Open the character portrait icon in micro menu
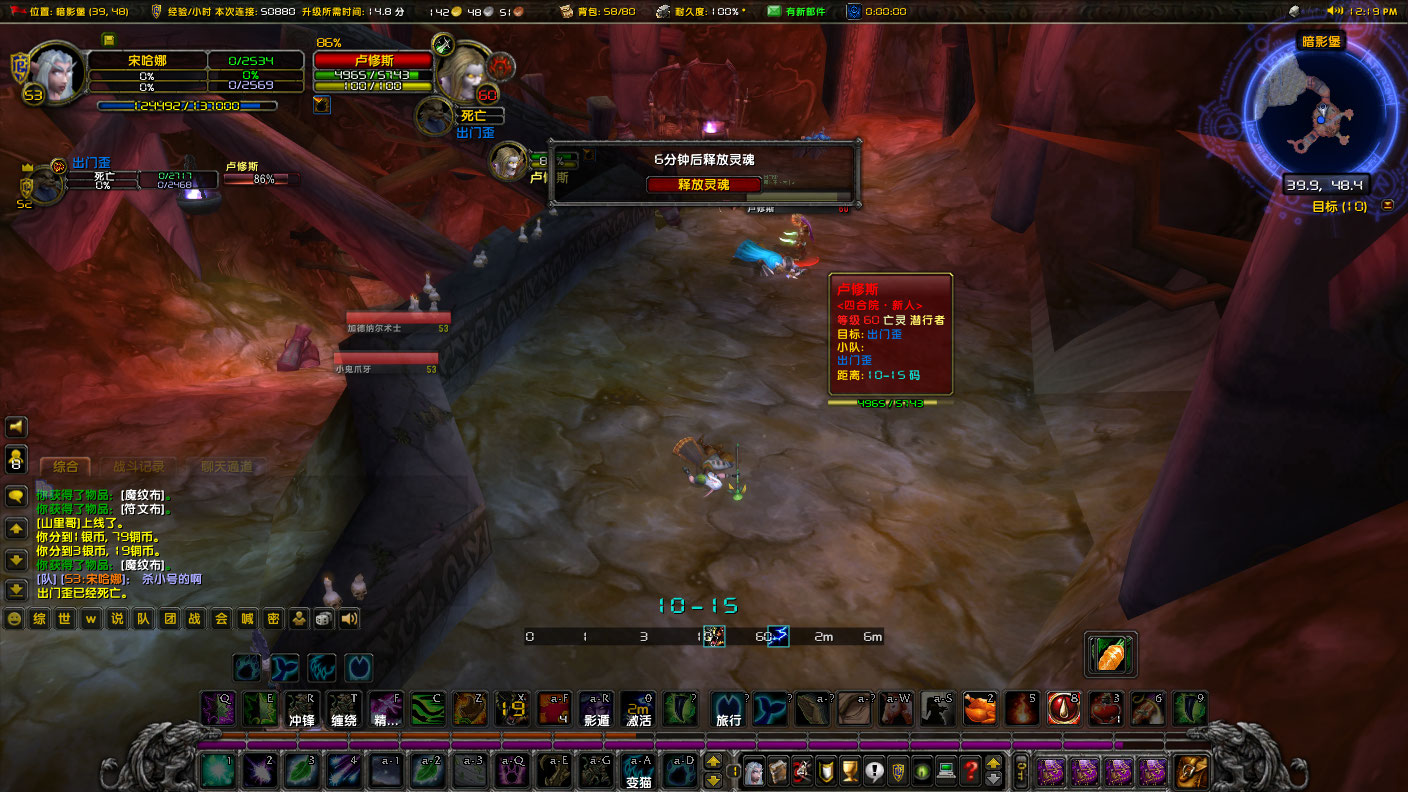The image size is (1408, 792). click(x=753, y=770)
